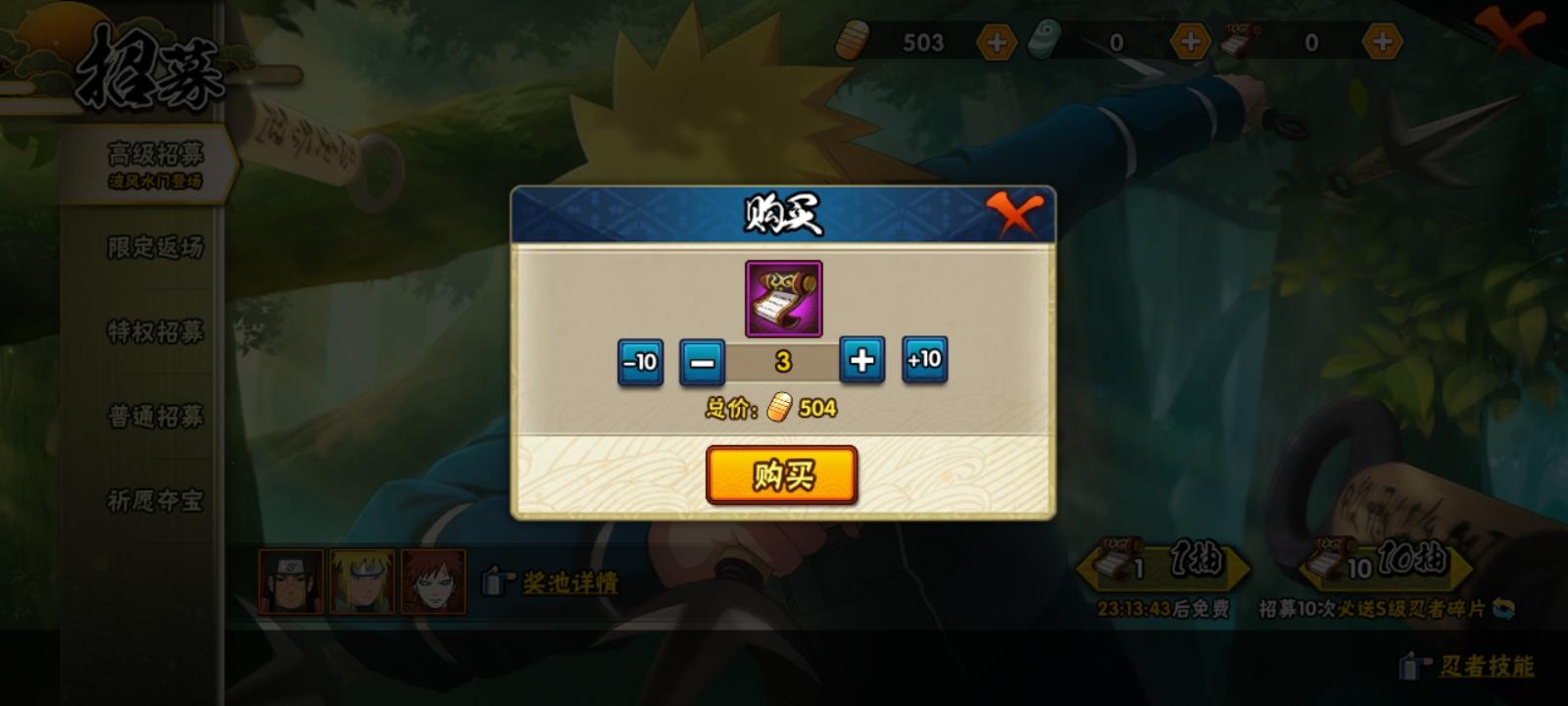
Task: Click the quantity field showing 3
Action: tap(784, 362)
